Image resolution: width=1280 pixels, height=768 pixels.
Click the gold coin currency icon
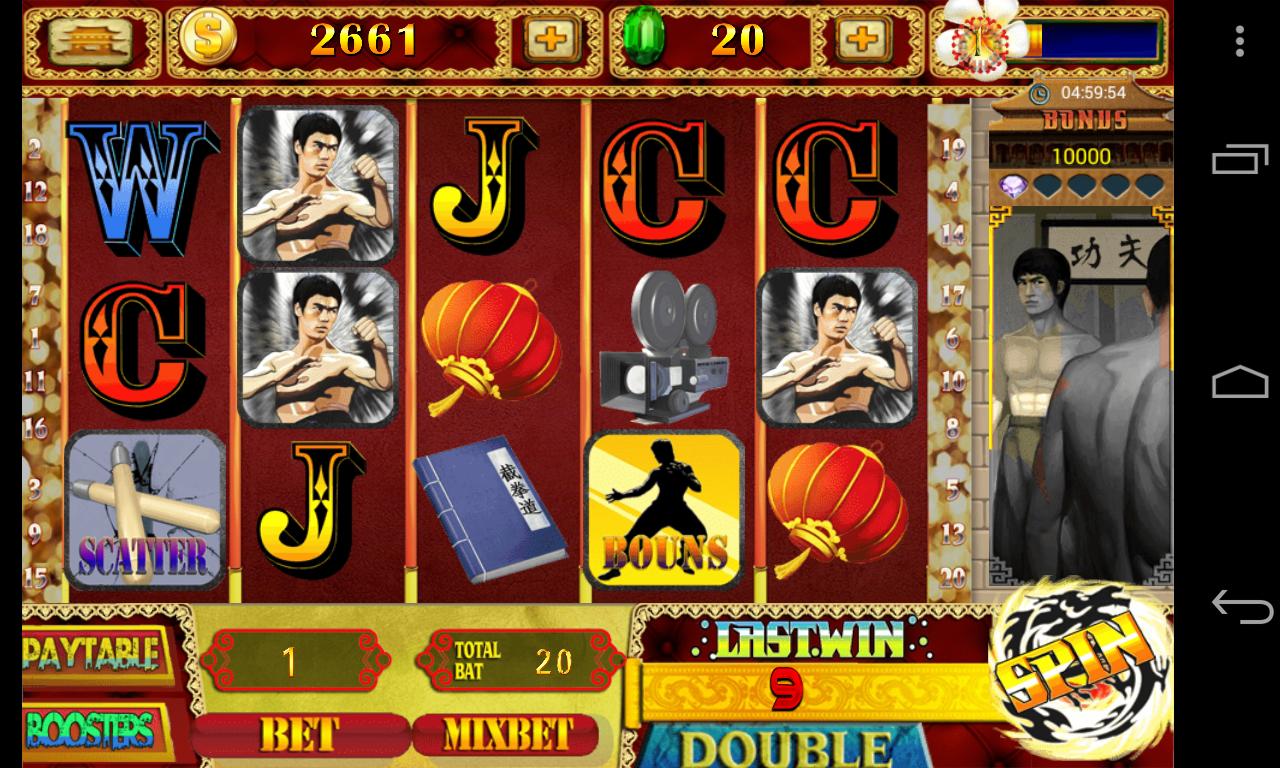210,40
